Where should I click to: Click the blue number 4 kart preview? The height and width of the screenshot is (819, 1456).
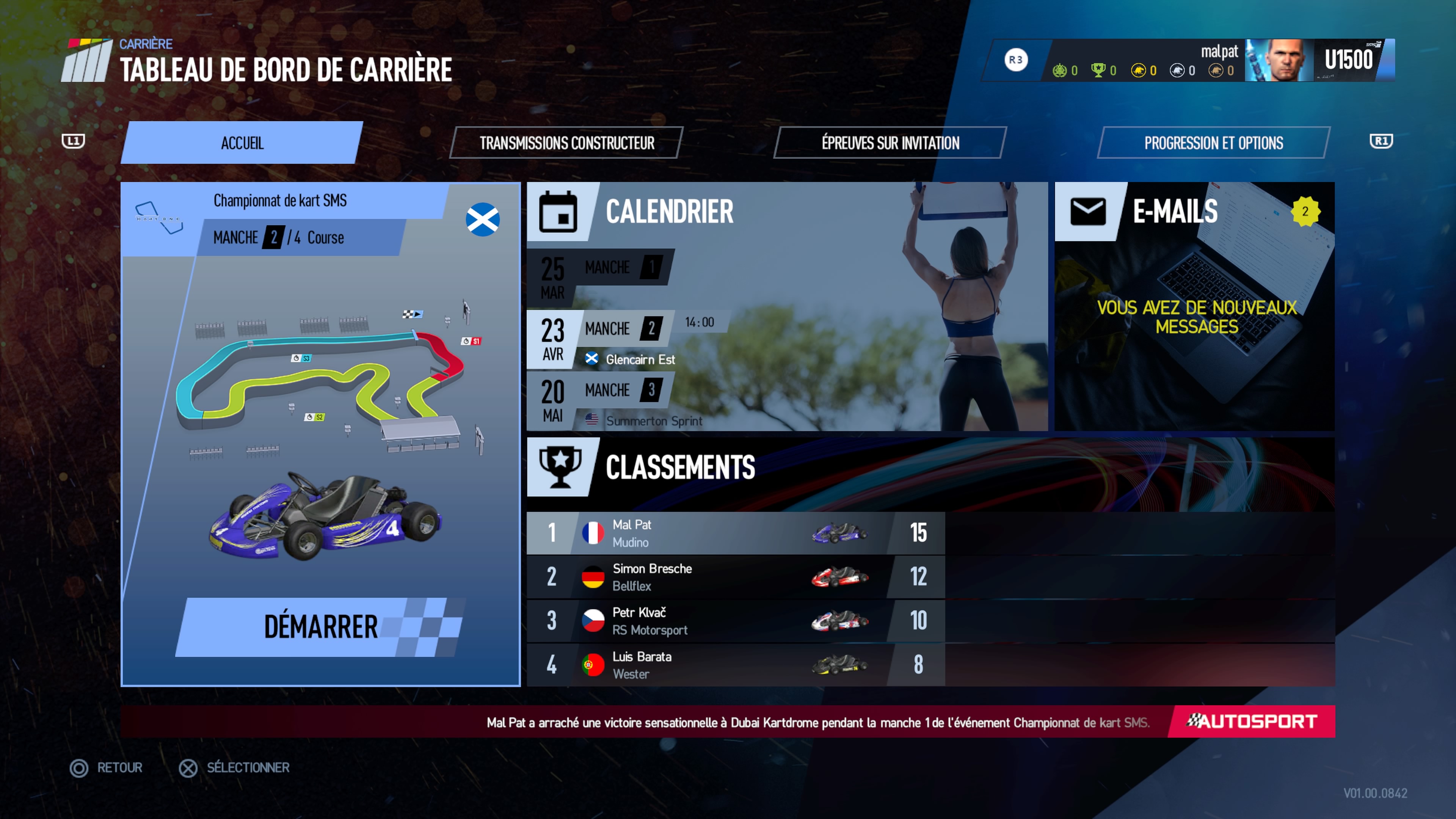click(x=325, y=517)
